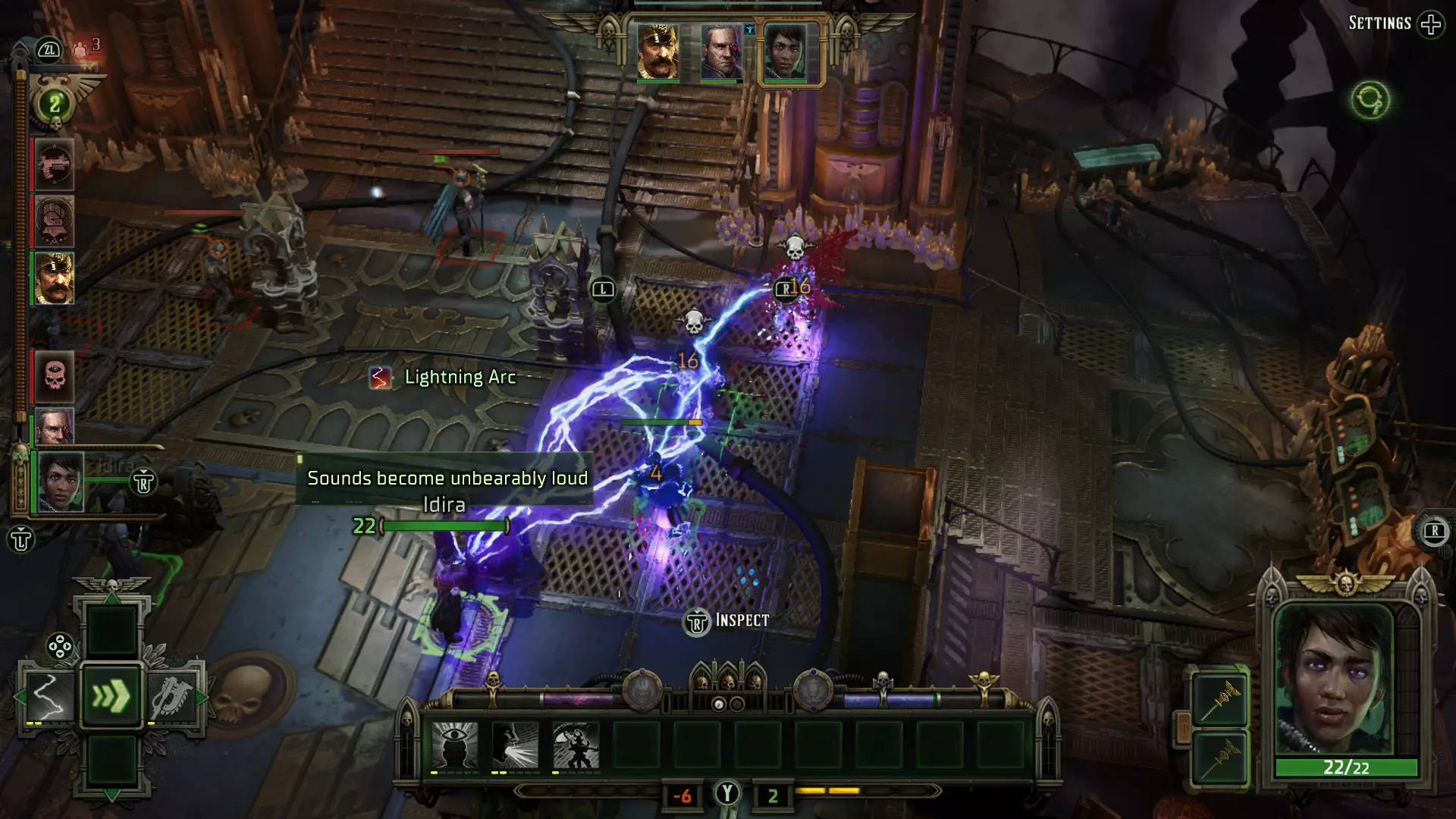1456x819 pixels.
Task: Select the cybernetic-eyed man in turn order
Action: [54, 426]
